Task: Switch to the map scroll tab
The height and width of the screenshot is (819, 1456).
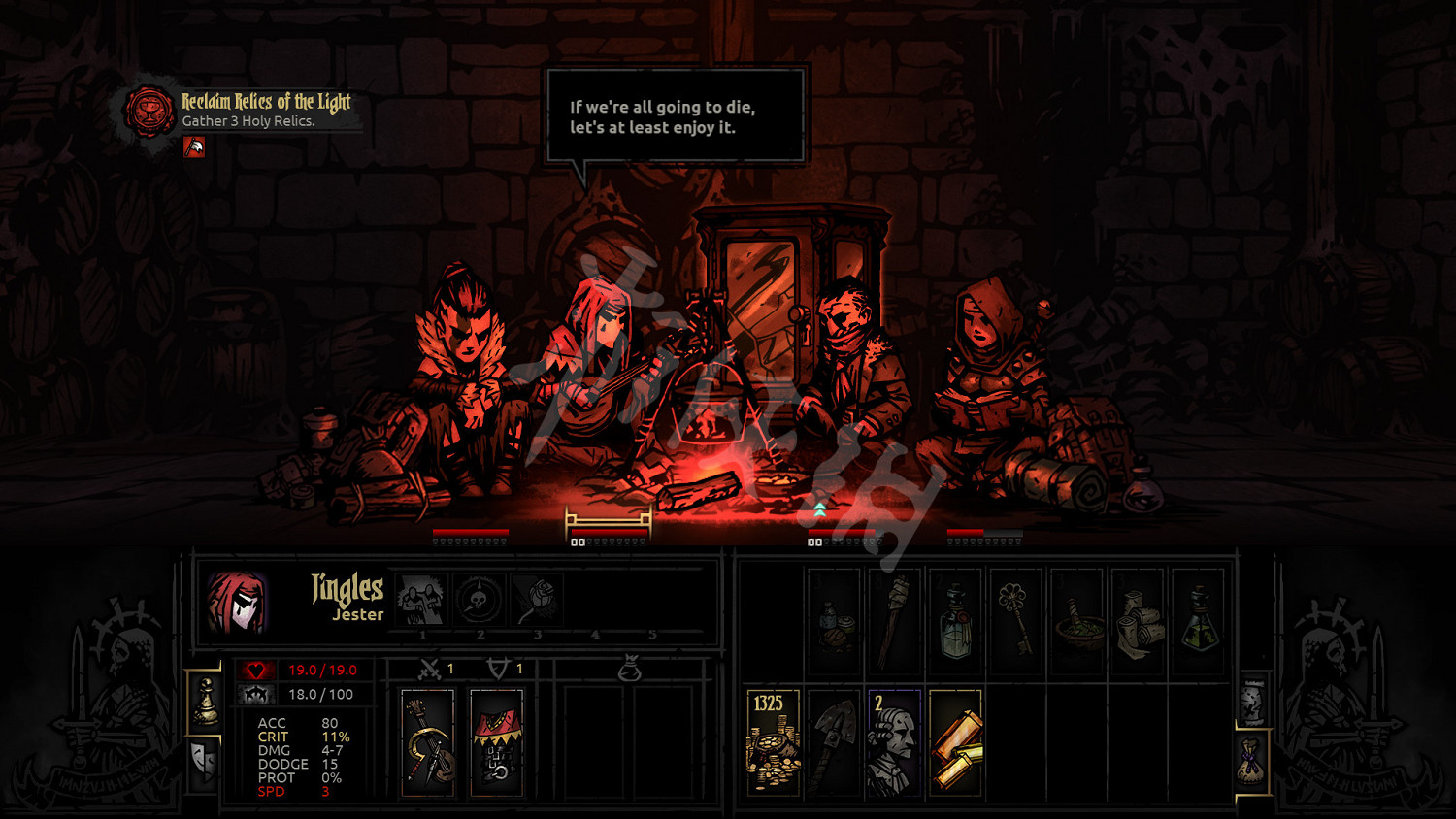Action: pyautogui.click(x=1252, y=699)
